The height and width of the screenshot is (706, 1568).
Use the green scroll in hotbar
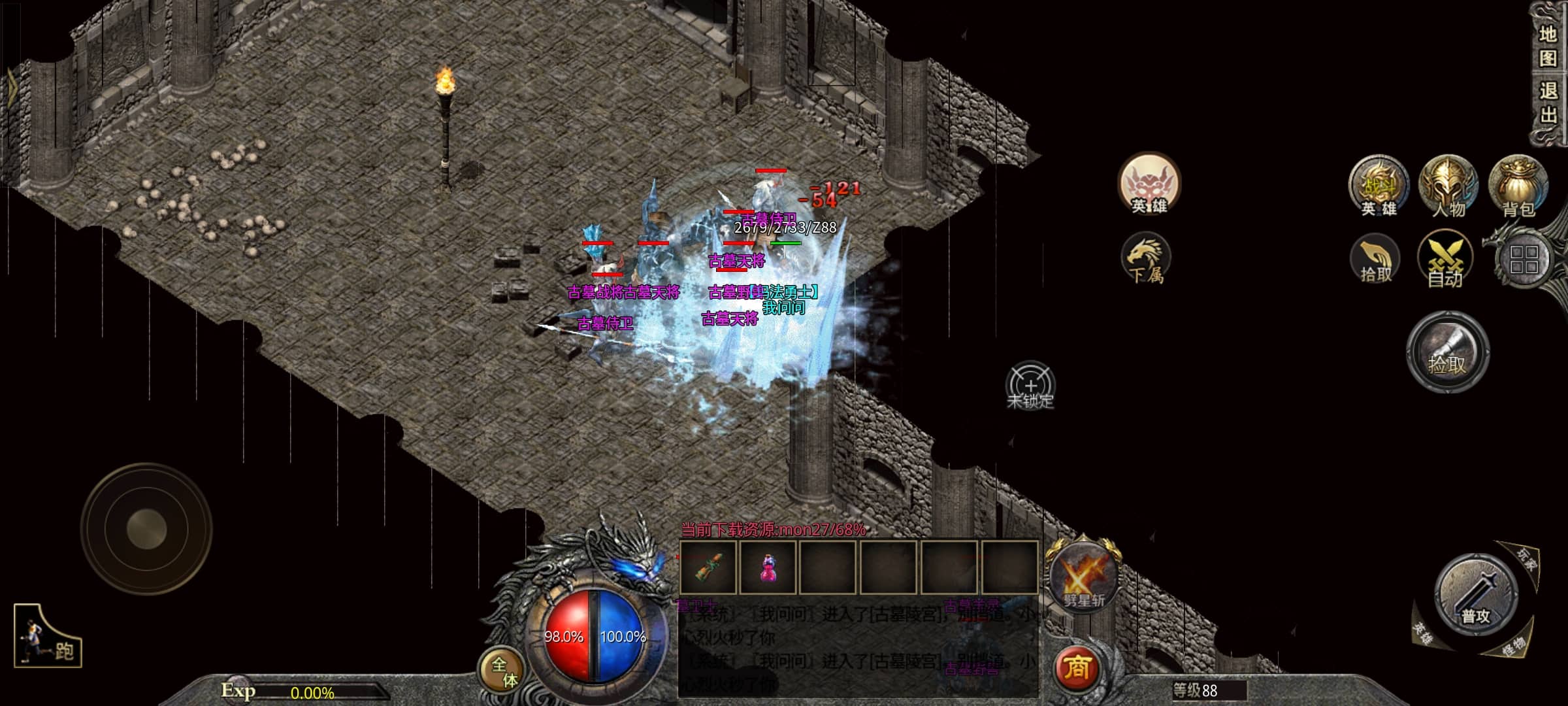point(709,567)
